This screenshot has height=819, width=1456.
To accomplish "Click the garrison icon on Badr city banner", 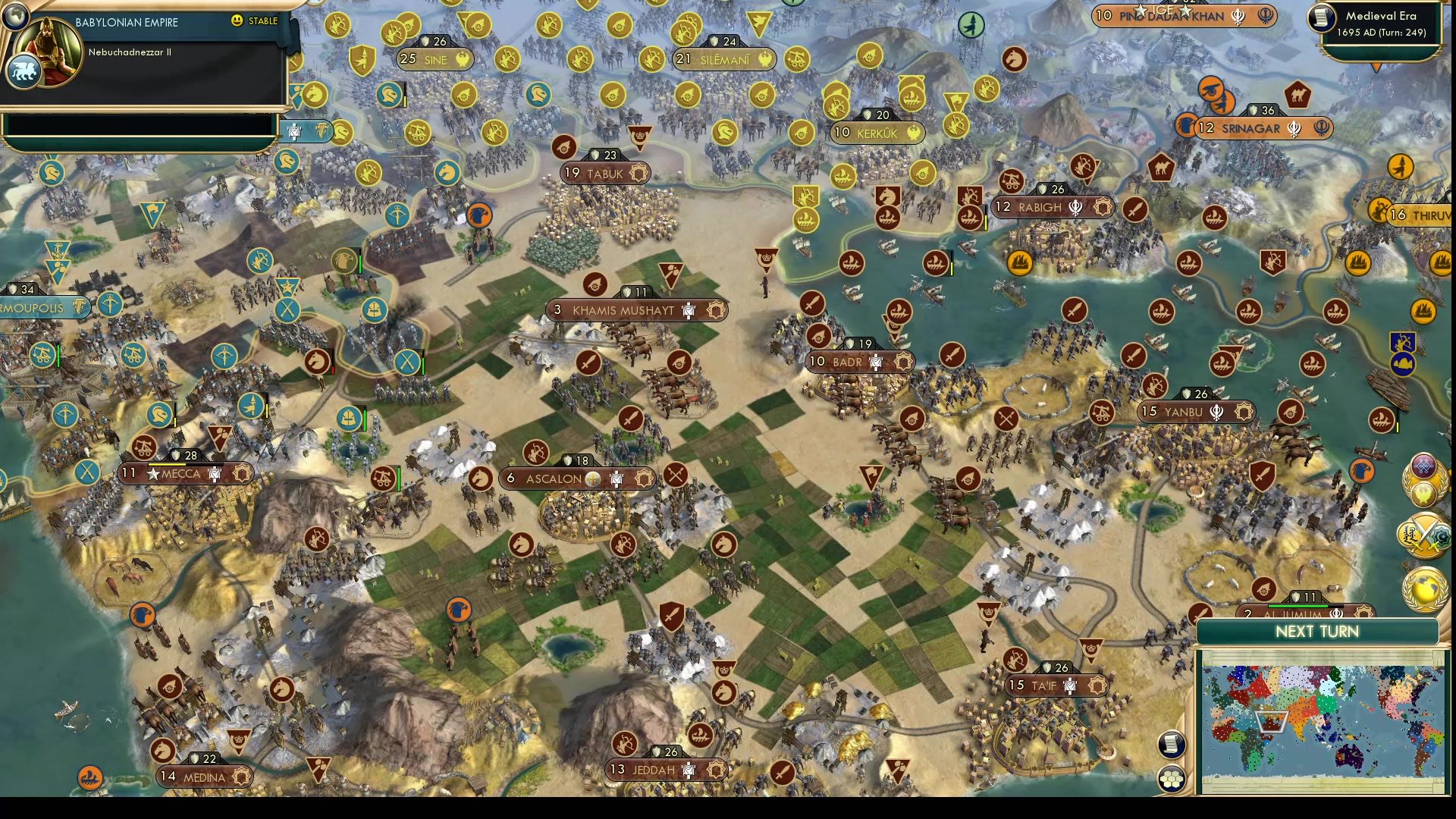I will 876,362.
